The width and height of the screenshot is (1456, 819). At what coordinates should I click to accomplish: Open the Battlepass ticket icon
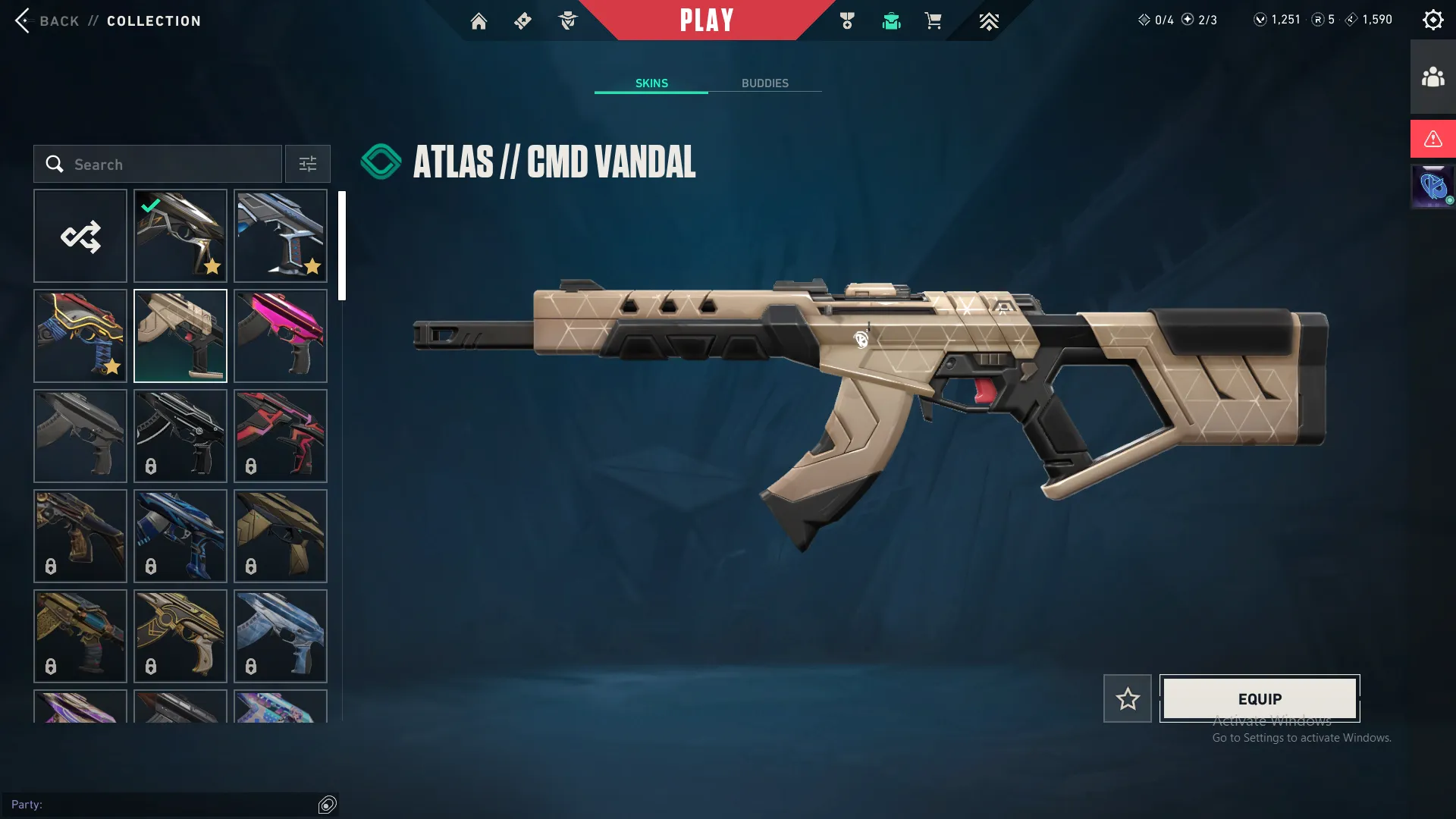point(522,20)
